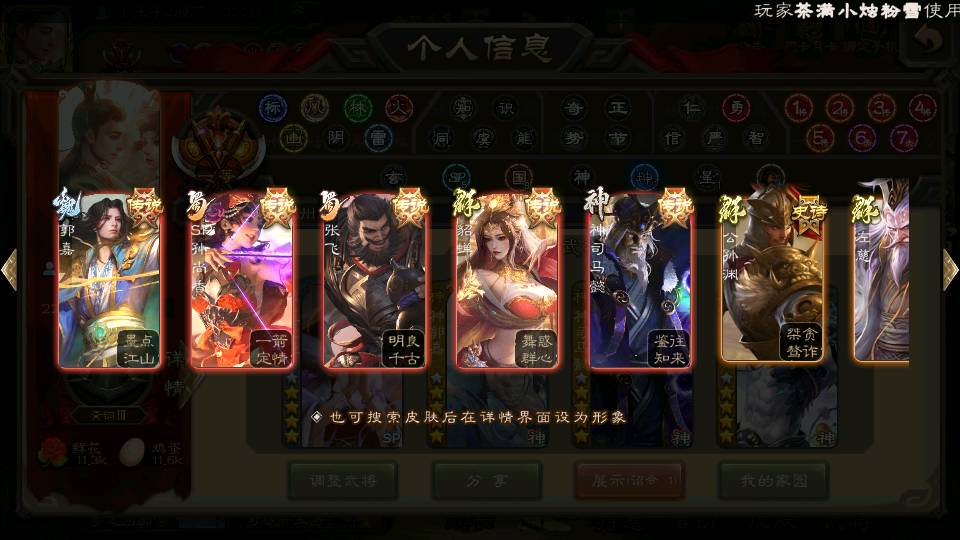This screenshot has height=540, width=960.
Task: Select the 郭嘉 legendary skin card
Action: click(x=110, y=280)
